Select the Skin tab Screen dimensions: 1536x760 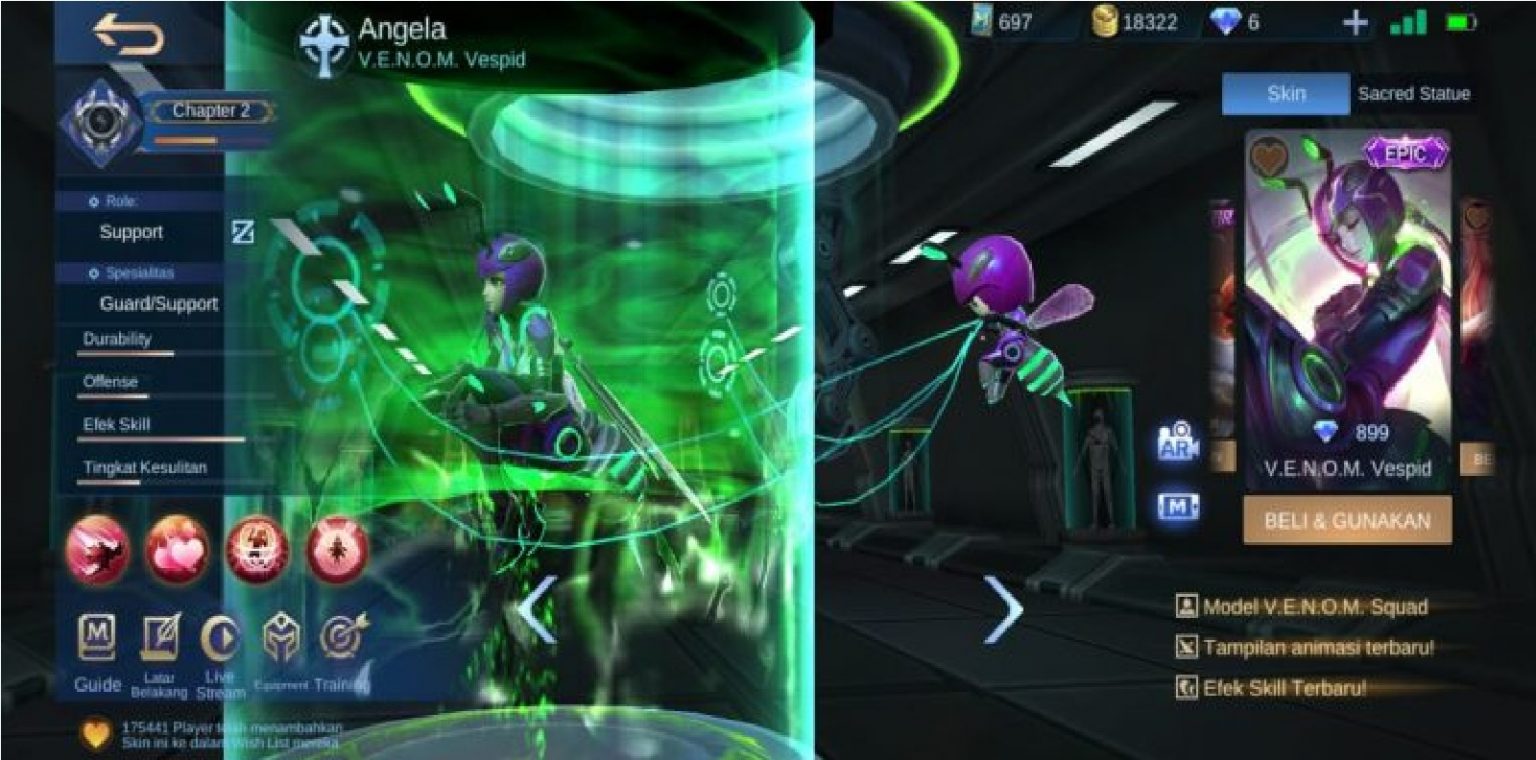tap(1286, 93)
